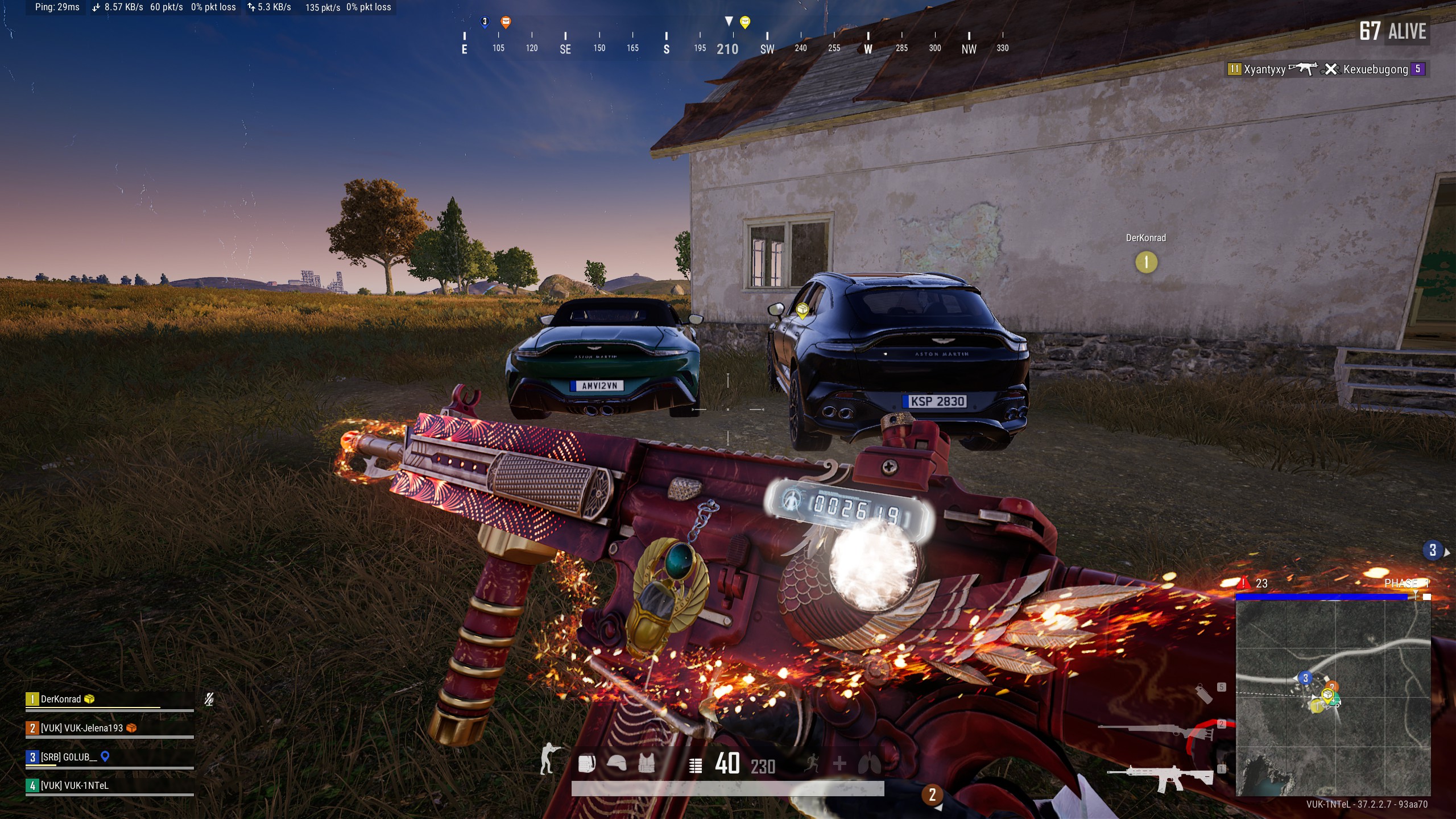Viewport: 1456px width, 819px height.
Task: Select the assault rifle in weapon slot 1
Action: point(1159,778)
